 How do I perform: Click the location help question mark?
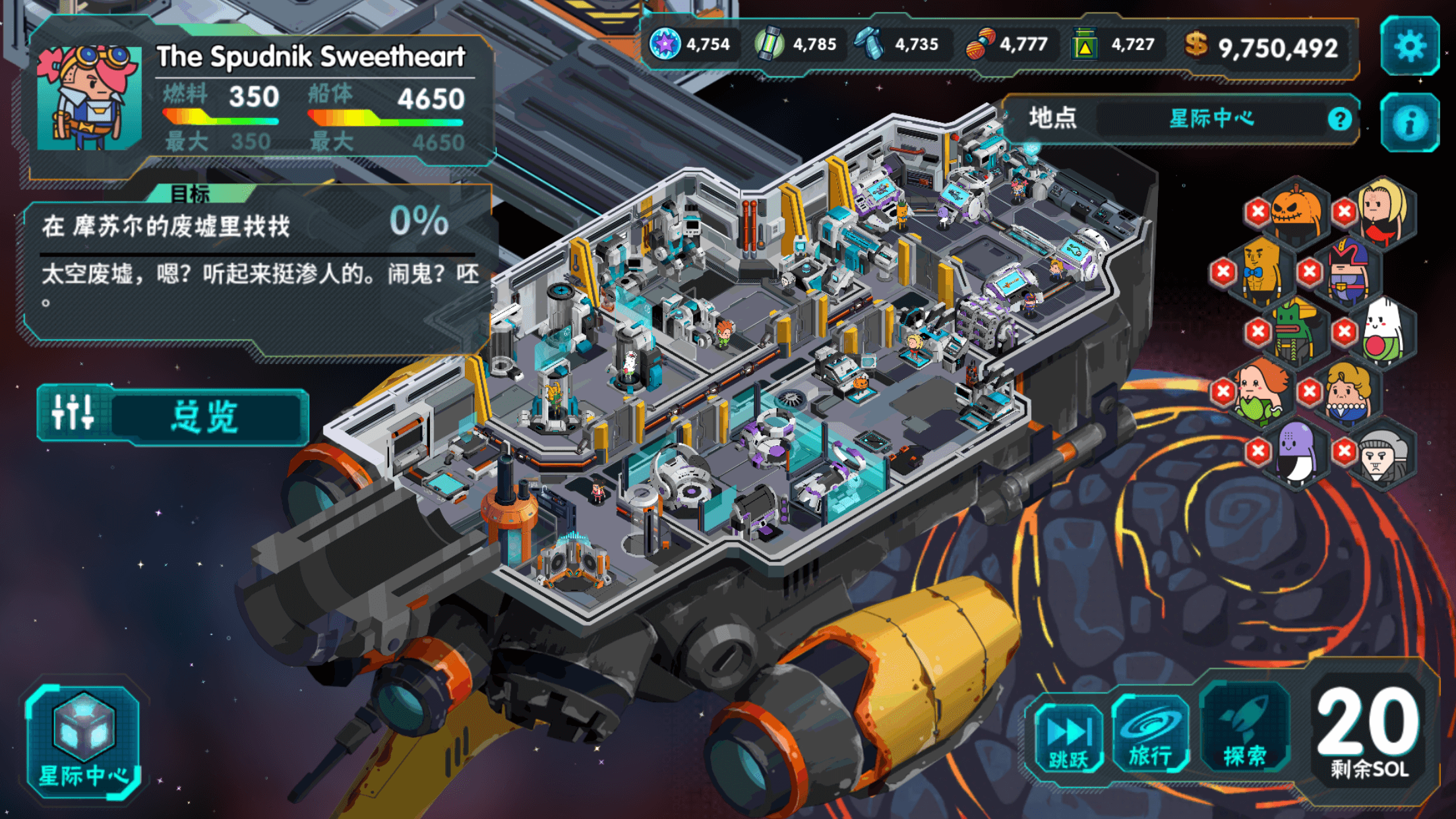click(1339, 119)
